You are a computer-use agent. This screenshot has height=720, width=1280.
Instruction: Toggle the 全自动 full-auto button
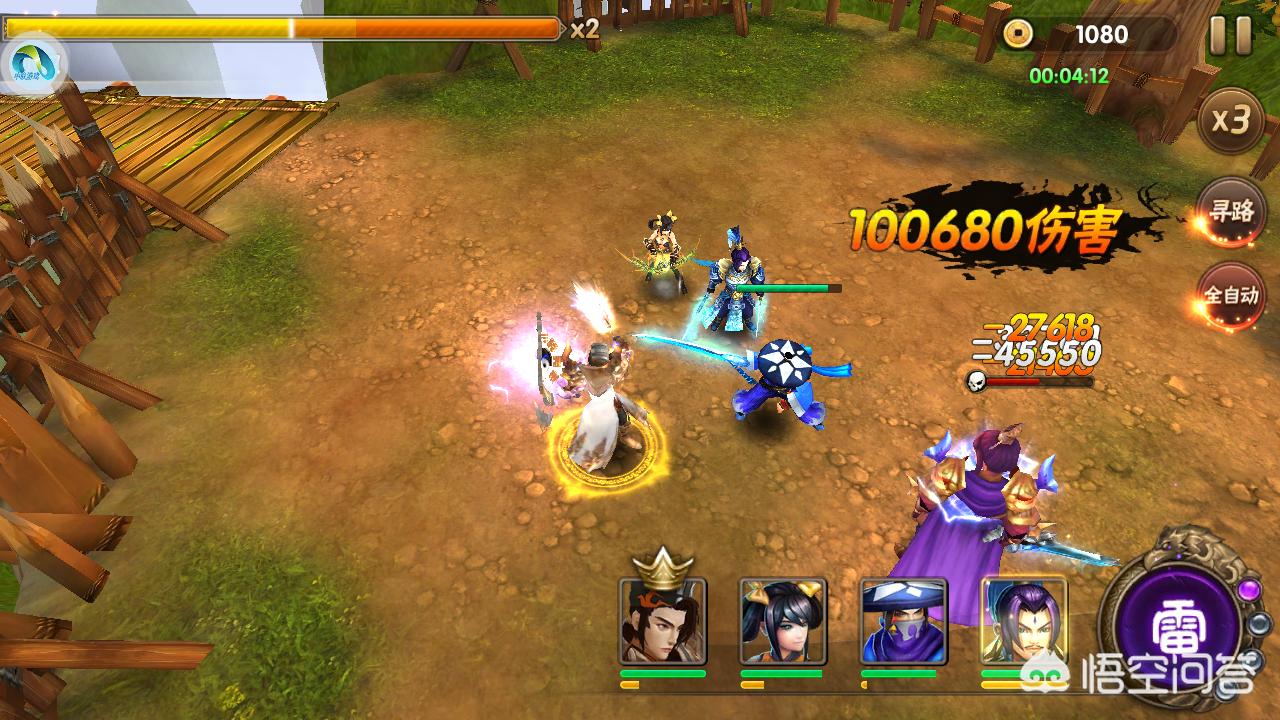(1231, 296)
